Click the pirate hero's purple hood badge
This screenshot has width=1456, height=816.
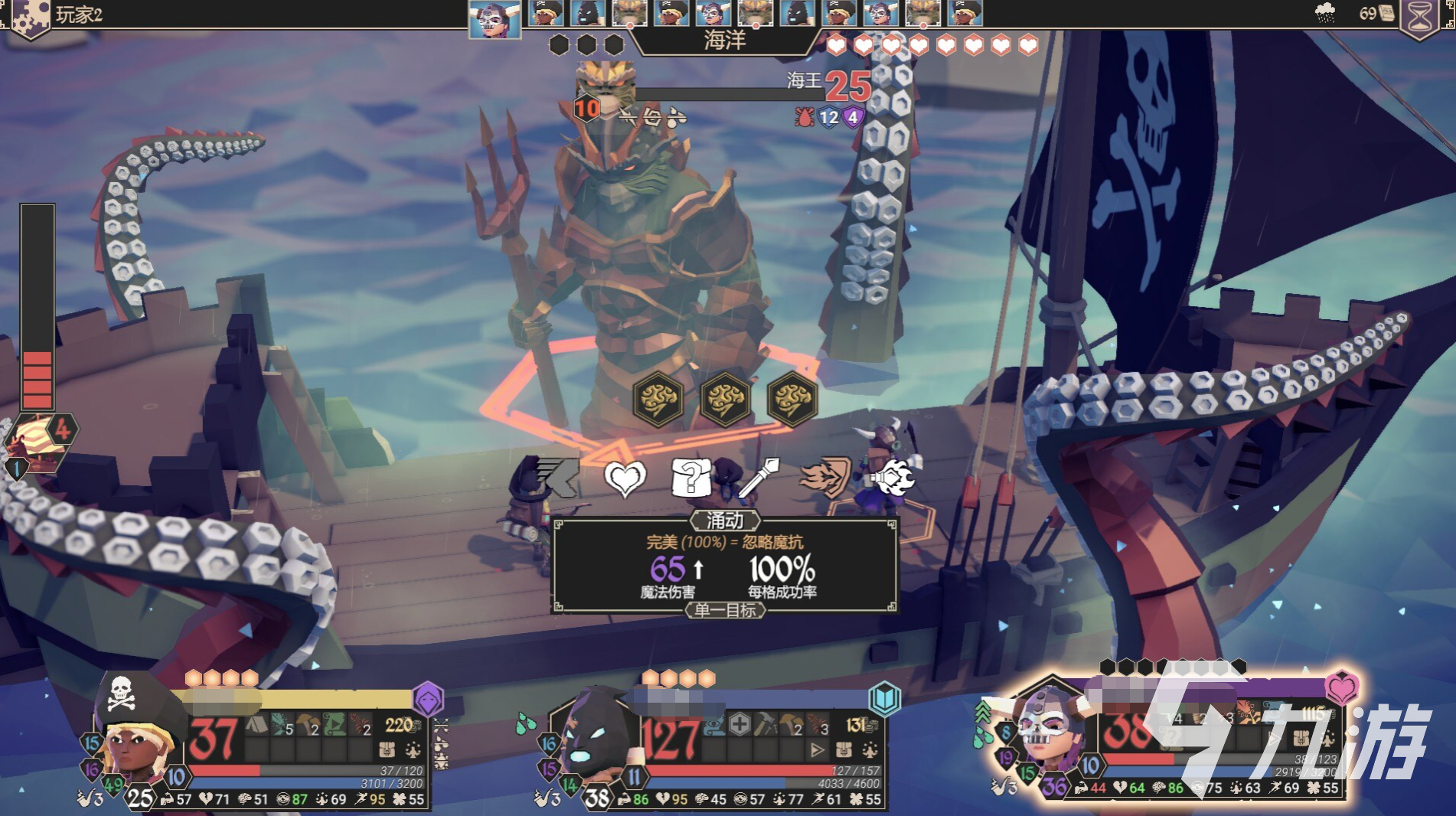click(428, 698)
